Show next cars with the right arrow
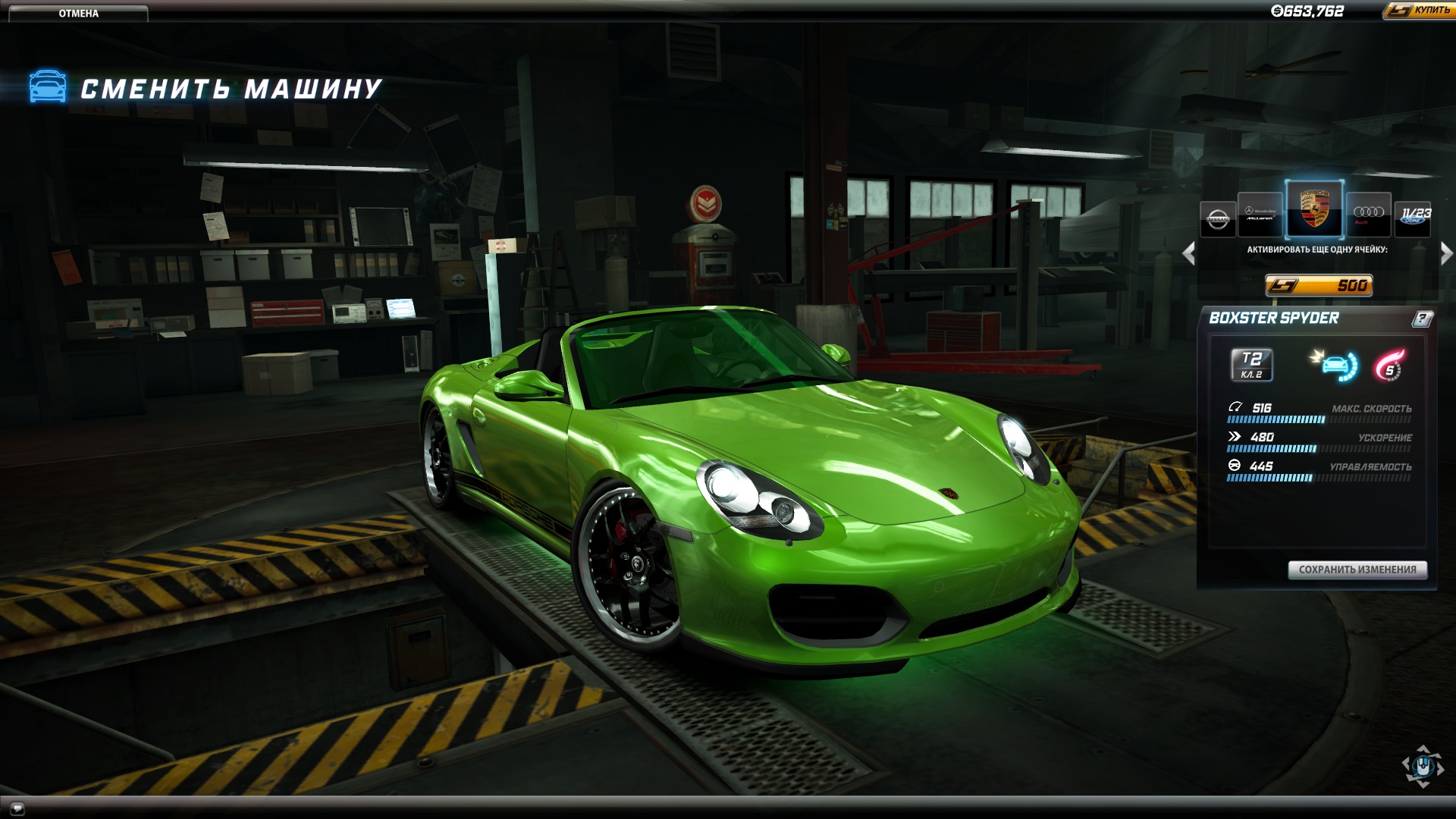The image size is (1456, 819). (x=1446, y=253)
